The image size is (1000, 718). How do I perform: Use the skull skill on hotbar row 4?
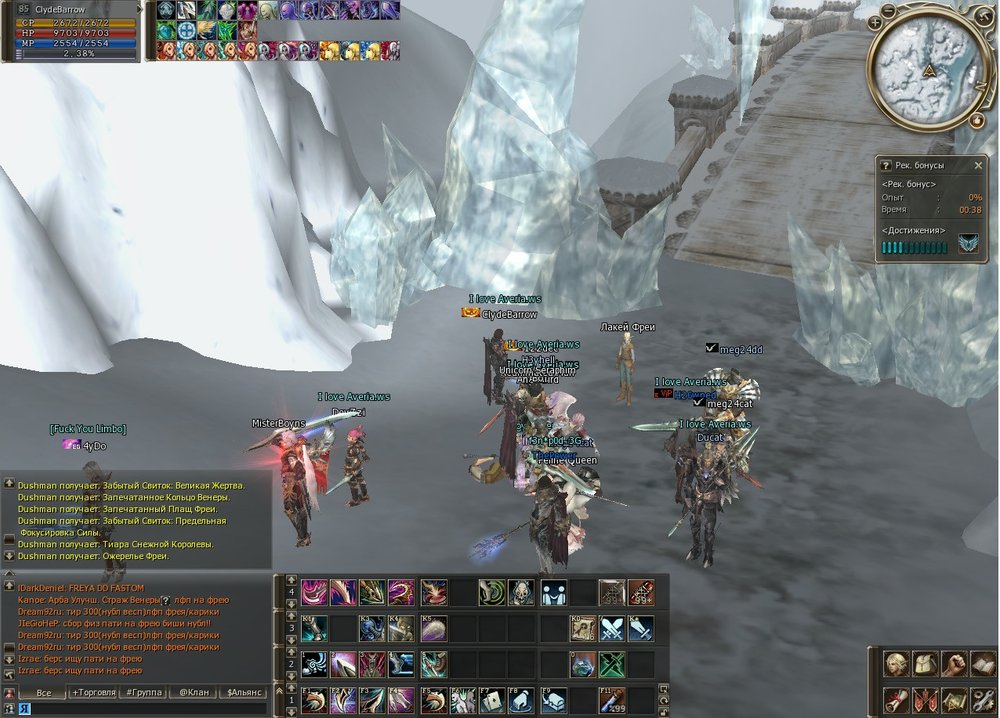[x=521, y=593]
